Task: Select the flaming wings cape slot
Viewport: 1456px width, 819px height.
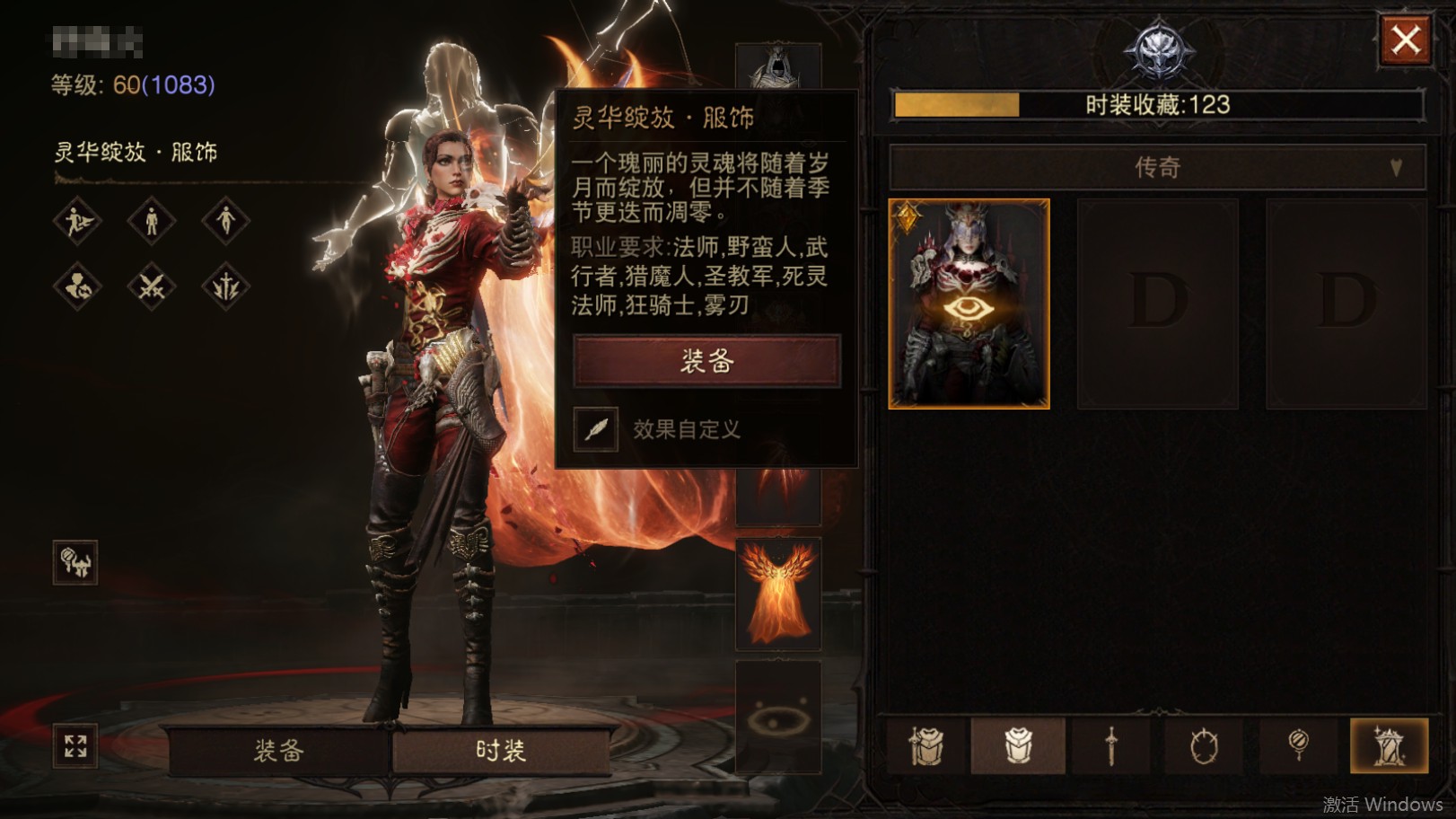Action: click(777, 594)
